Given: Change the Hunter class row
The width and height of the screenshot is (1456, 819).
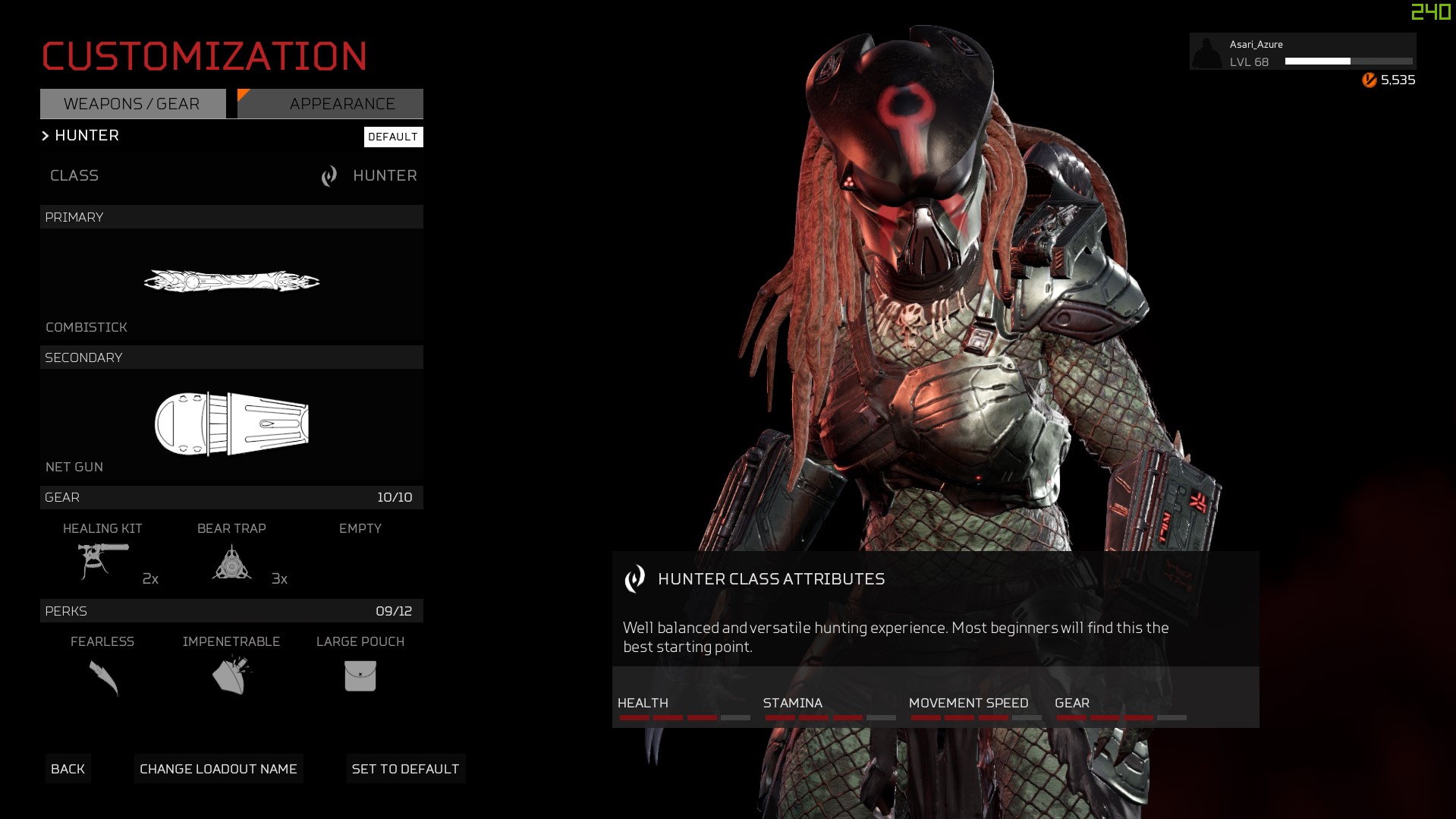Looking at the screenshot, I should [x=231, y=176].
